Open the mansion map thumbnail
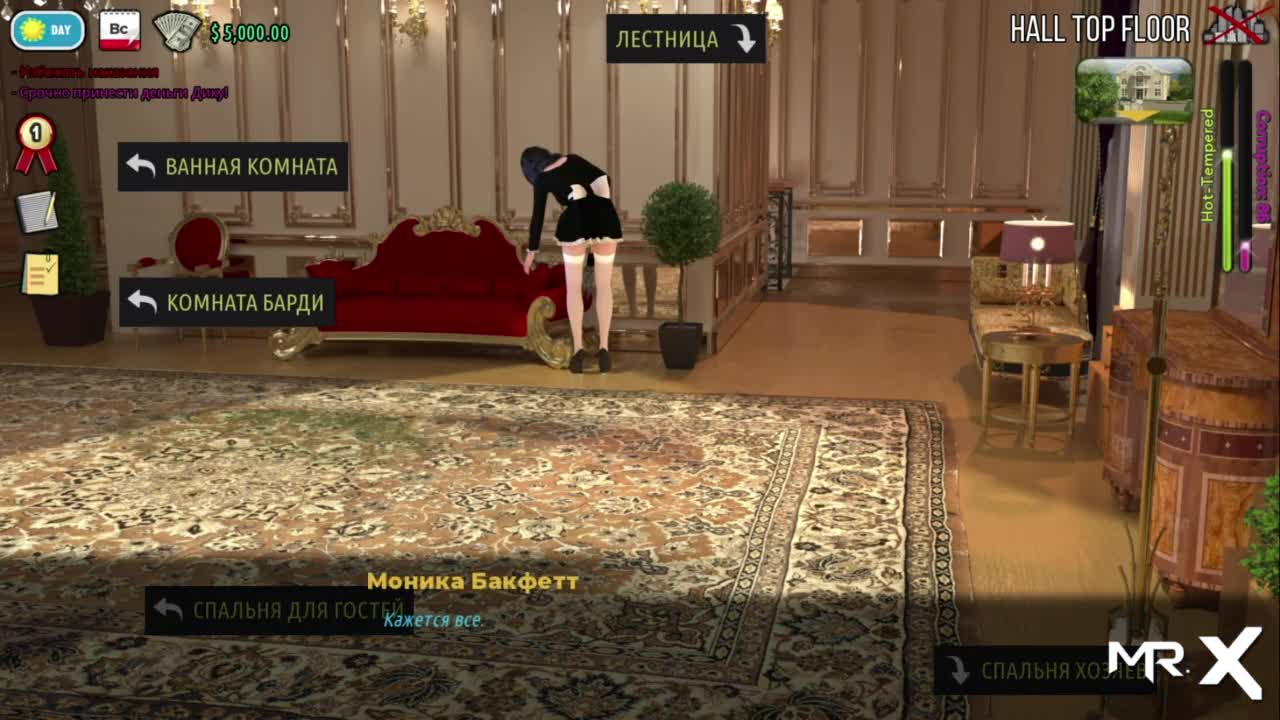The image size is (1280, 720). coord(1134,90)
